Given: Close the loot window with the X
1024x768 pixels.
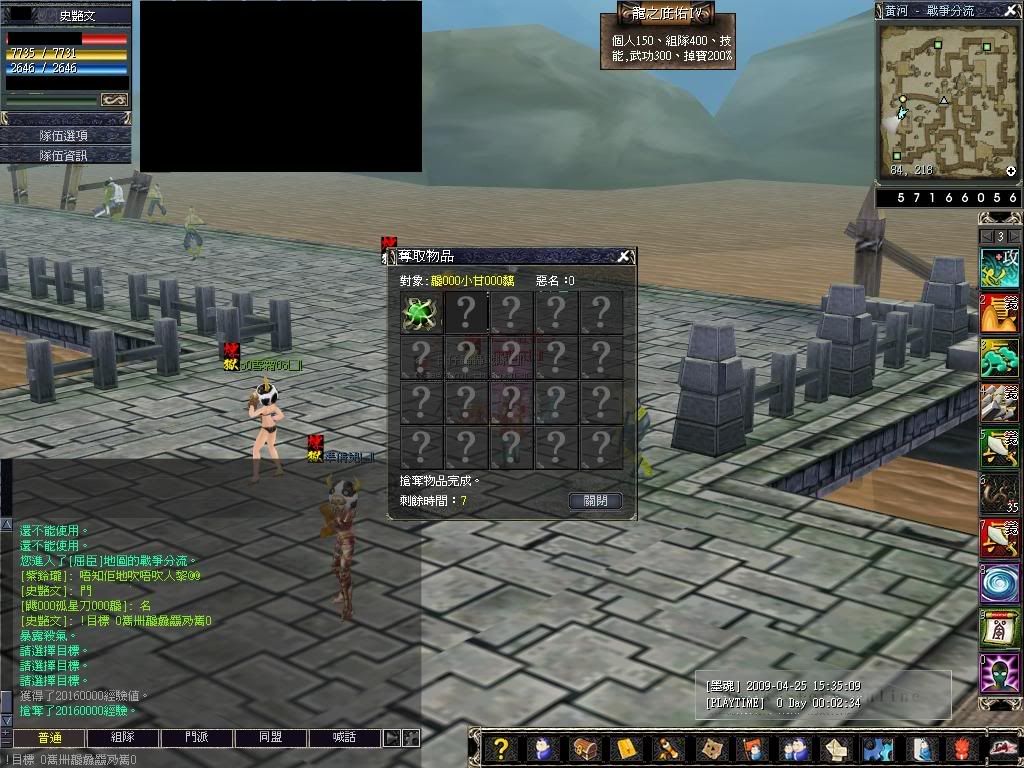Looking at the screenshot, I should (623, 257).
